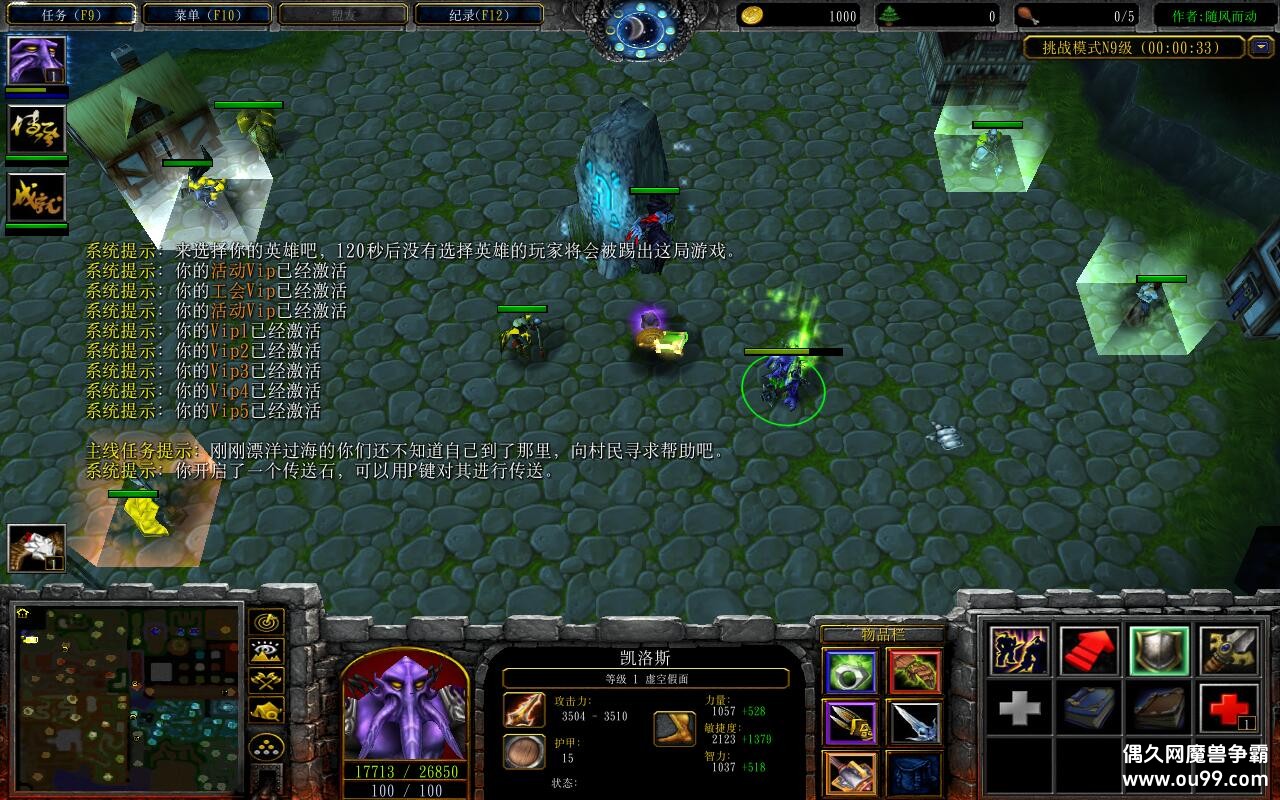Viewport: 1280px width, 800px height.
Task: Toggle minimap terrain display eye button
Action: coord(267,652)
